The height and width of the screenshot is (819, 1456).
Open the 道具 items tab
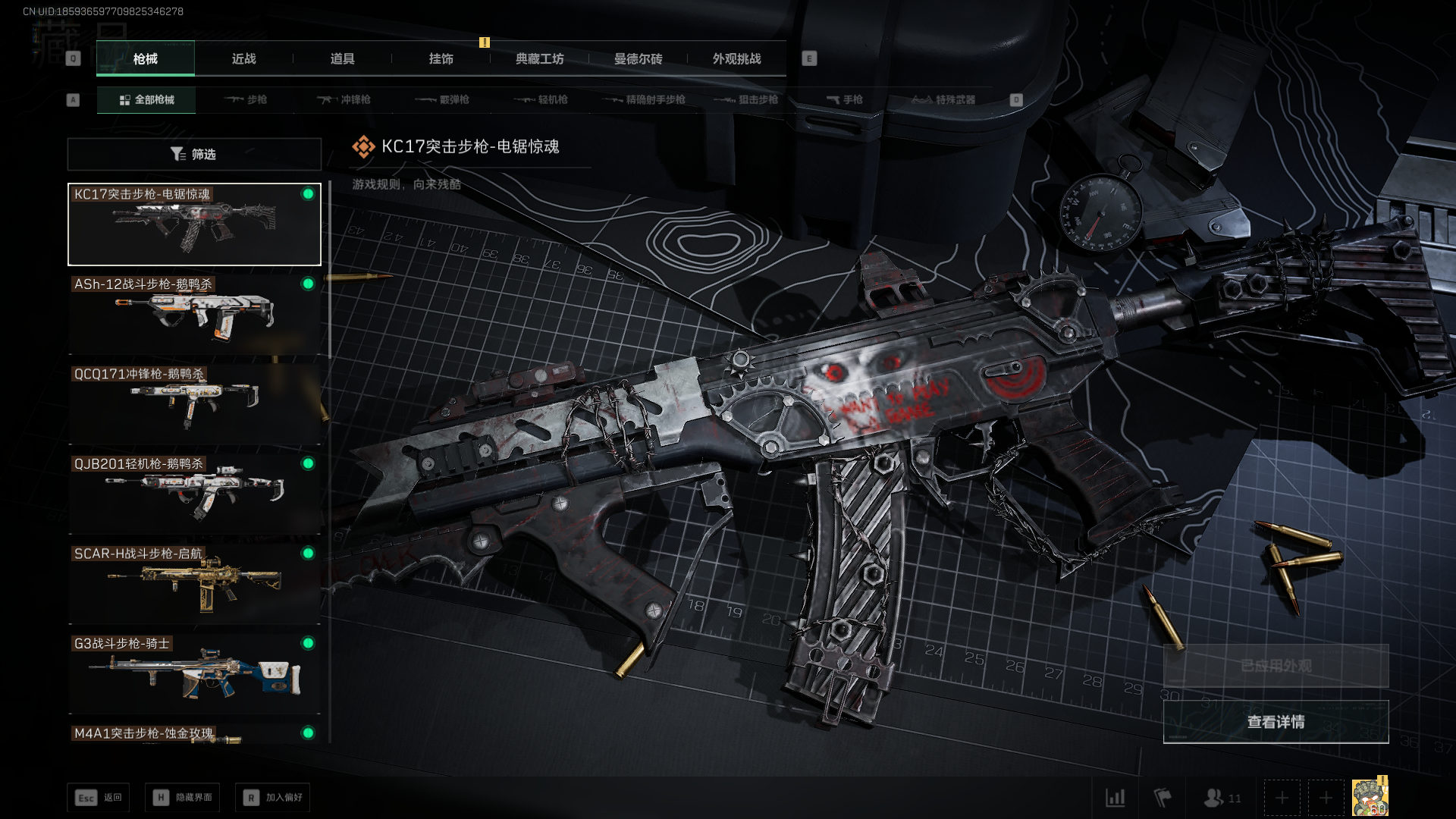(342, 58)
